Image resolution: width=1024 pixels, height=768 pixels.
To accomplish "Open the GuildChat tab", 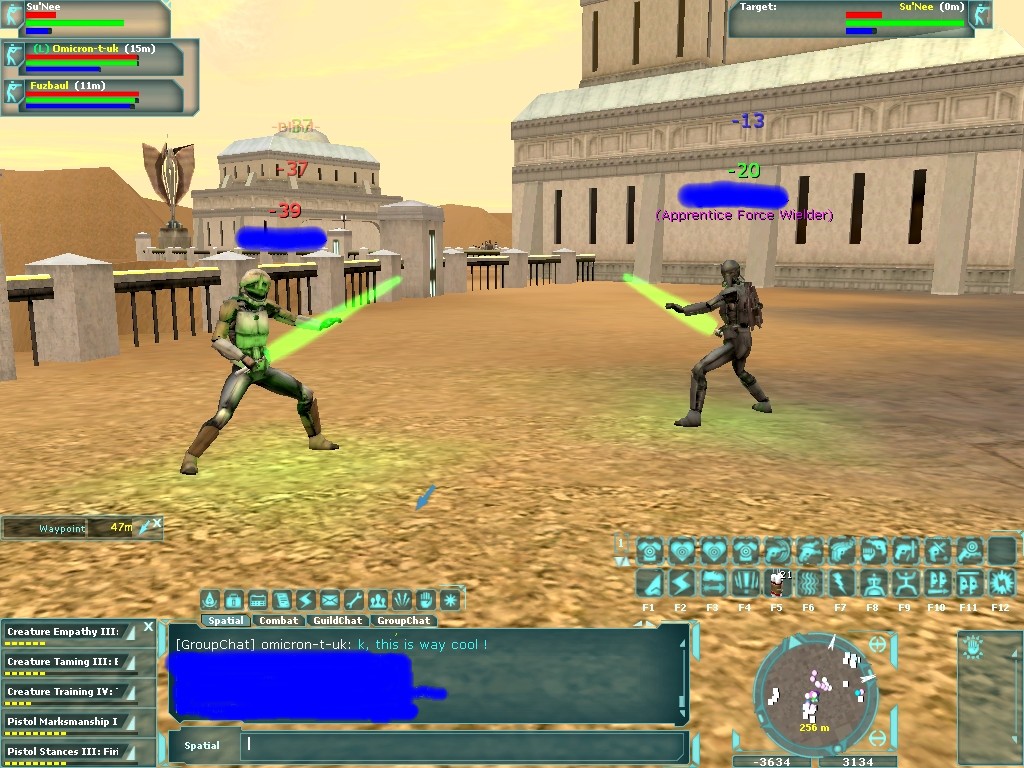I will (337, 621).
